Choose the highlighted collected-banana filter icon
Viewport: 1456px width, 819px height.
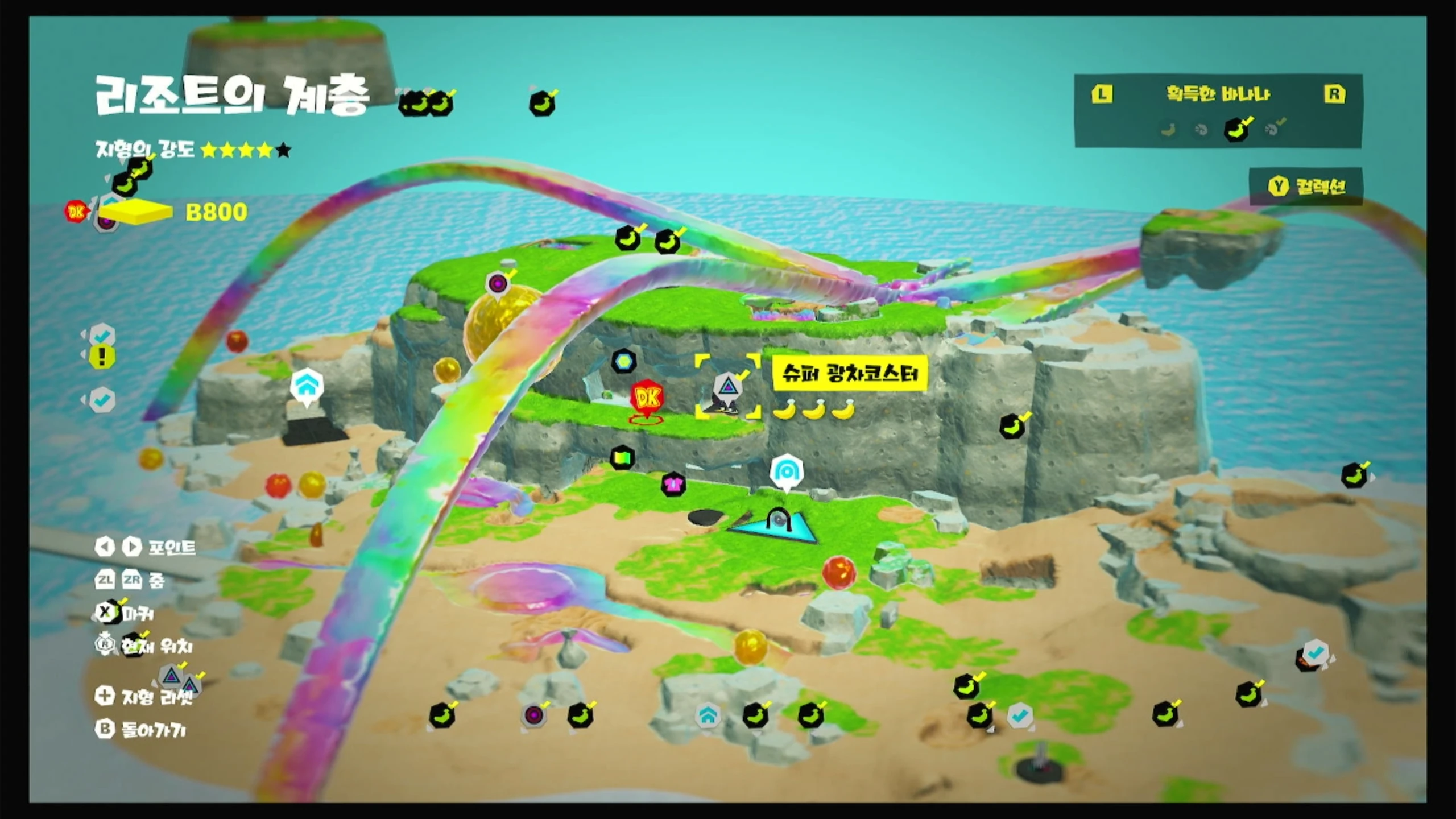(1236, 129)
